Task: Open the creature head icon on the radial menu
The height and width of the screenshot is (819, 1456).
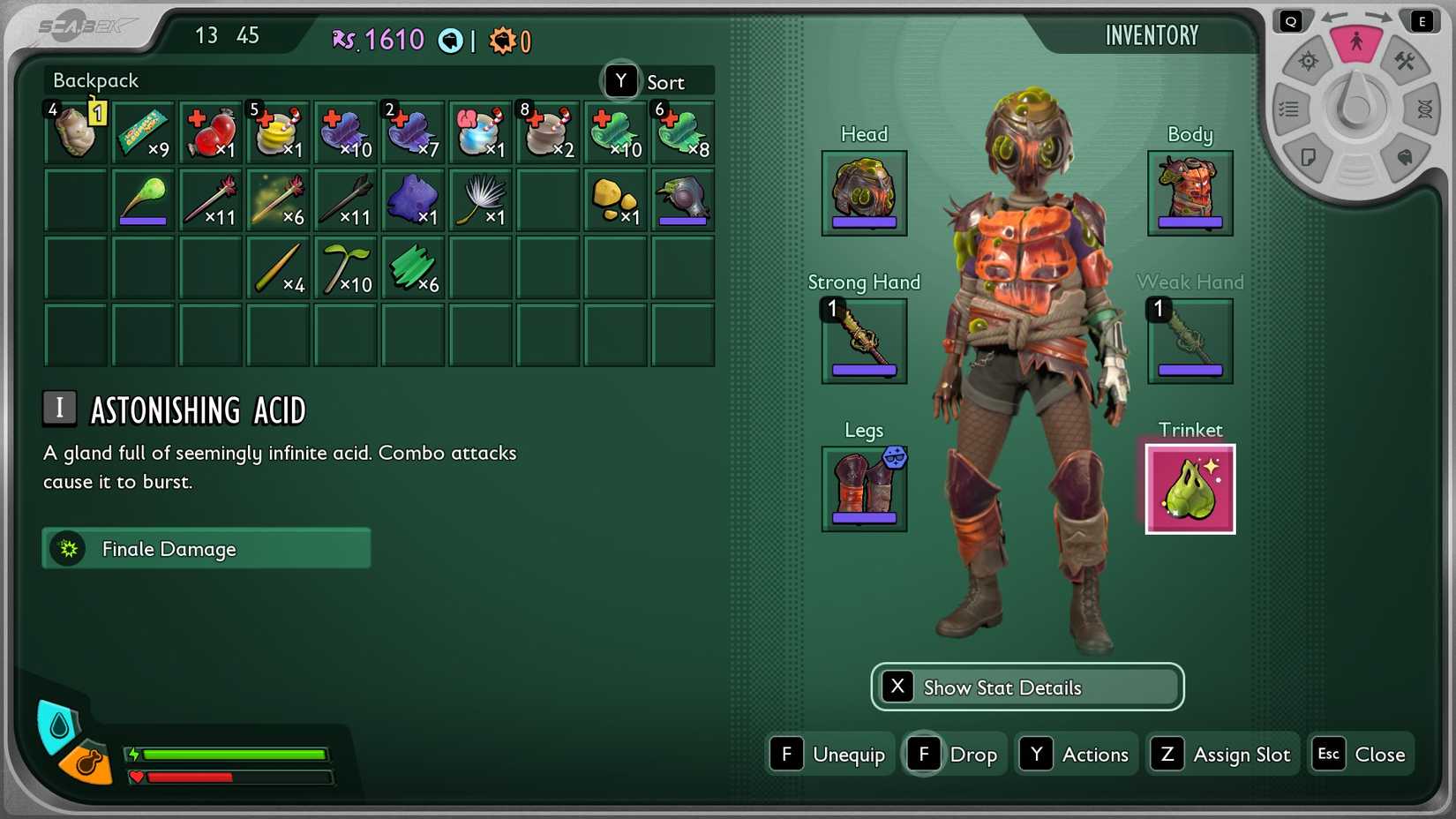Action: click(x=1405, y=156)
